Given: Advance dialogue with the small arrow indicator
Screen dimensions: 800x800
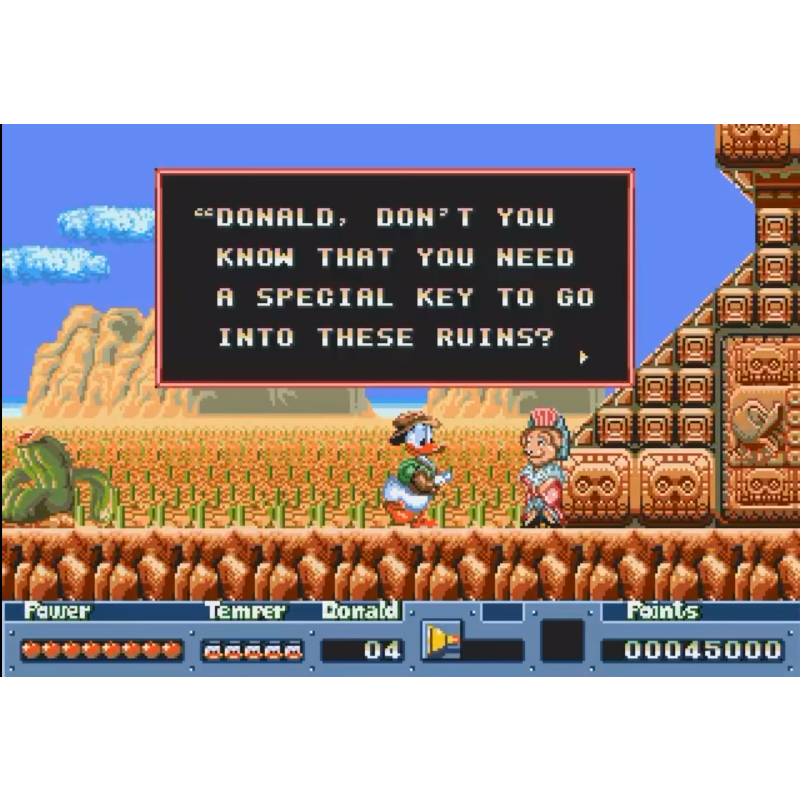Looking at the screenshot, I should point(584,356).
